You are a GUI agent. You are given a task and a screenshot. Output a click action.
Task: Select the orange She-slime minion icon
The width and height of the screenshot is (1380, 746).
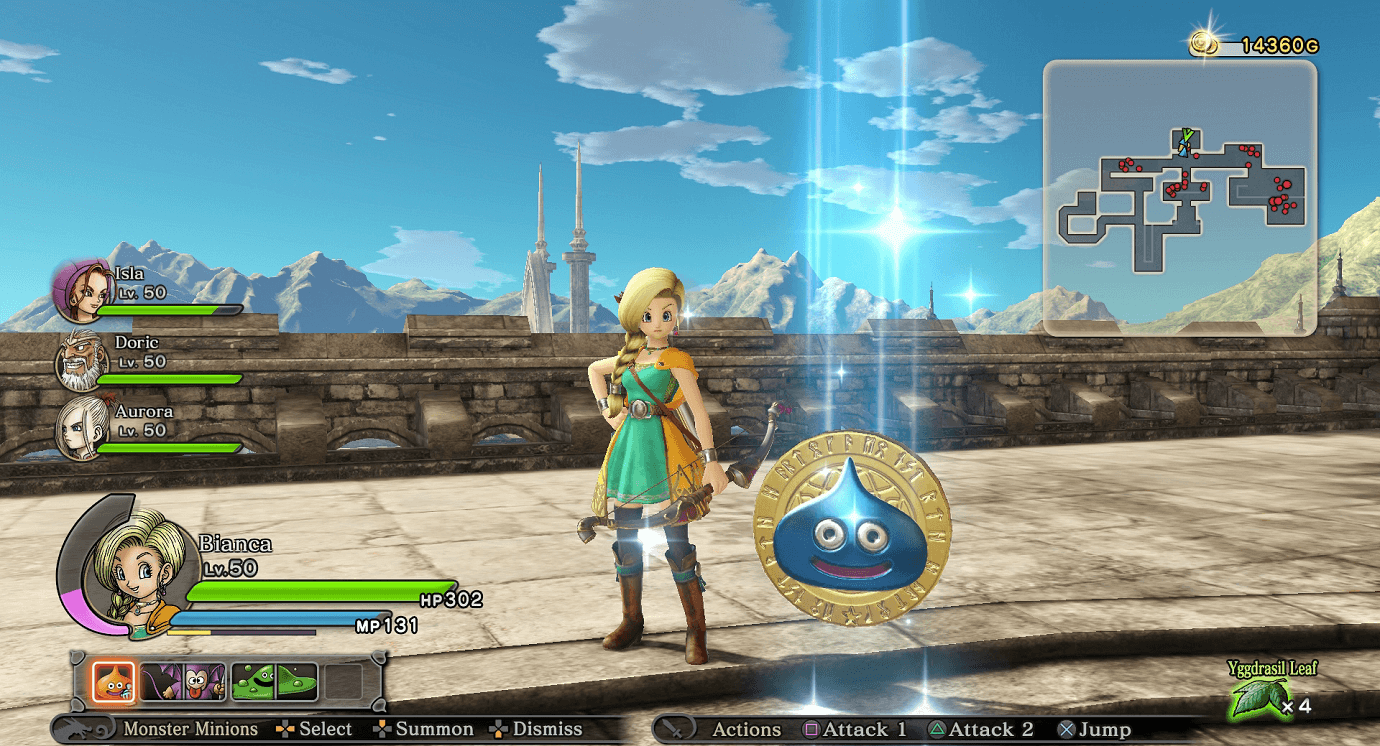[x=112, y=681]
